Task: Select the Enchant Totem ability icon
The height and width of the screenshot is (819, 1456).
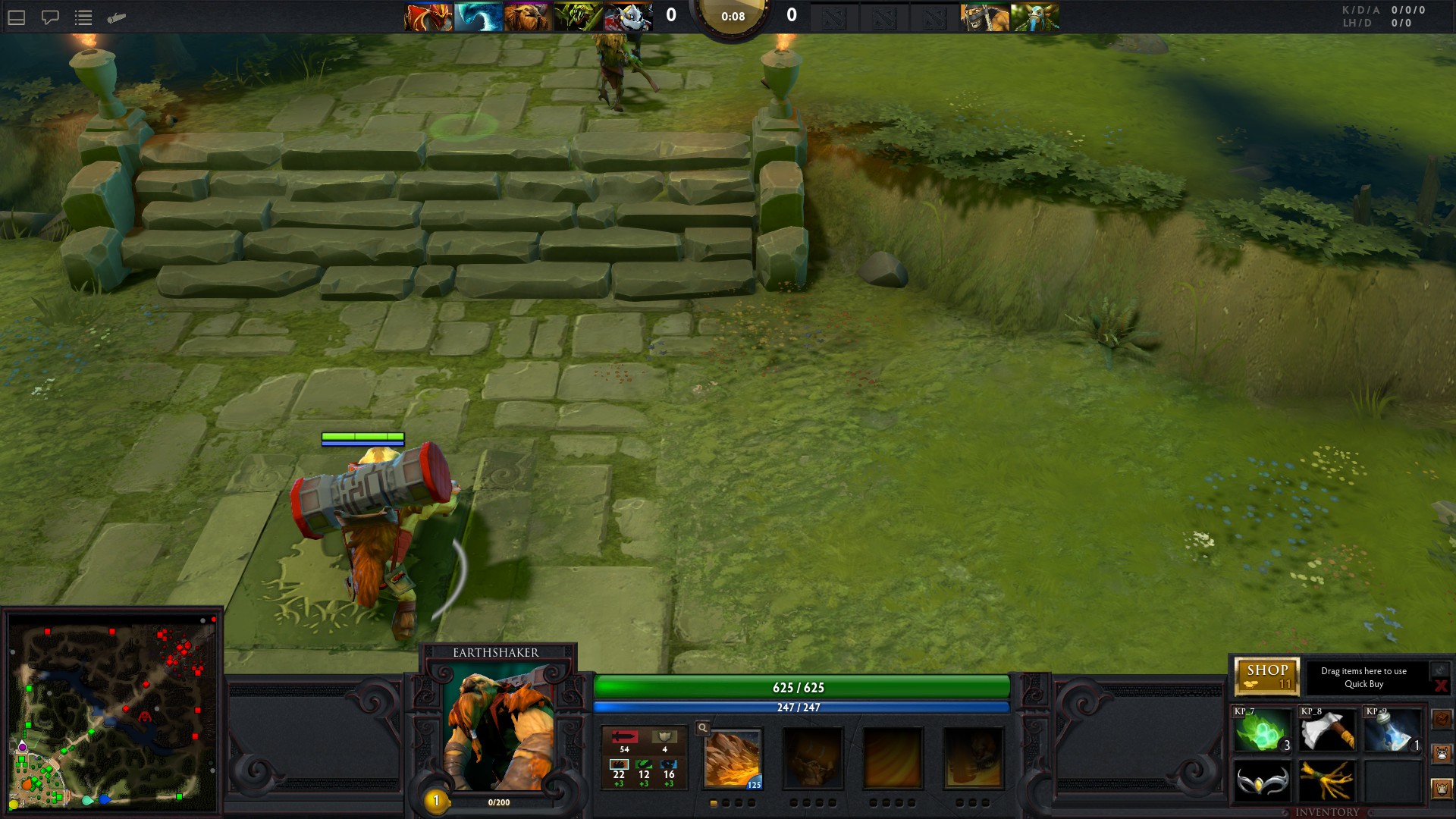Action: tap(813, 758)
